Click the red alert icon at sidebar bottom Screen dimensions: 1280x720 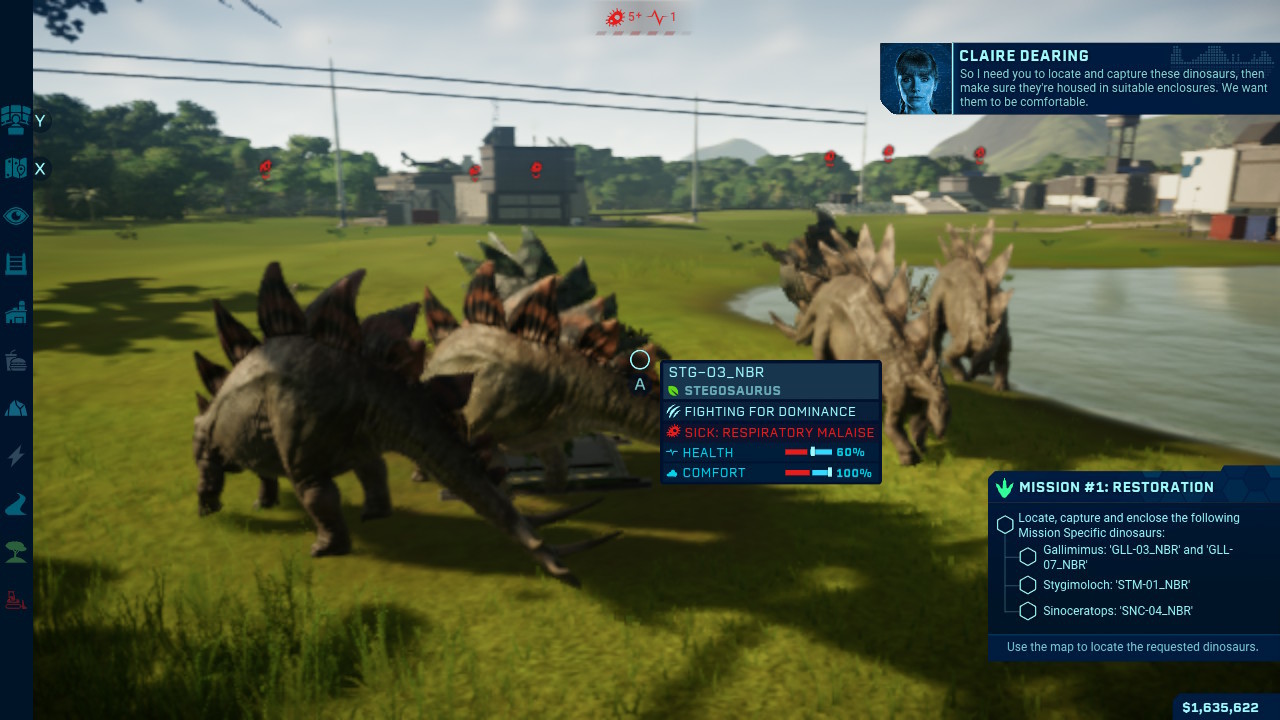click(15, 600)
